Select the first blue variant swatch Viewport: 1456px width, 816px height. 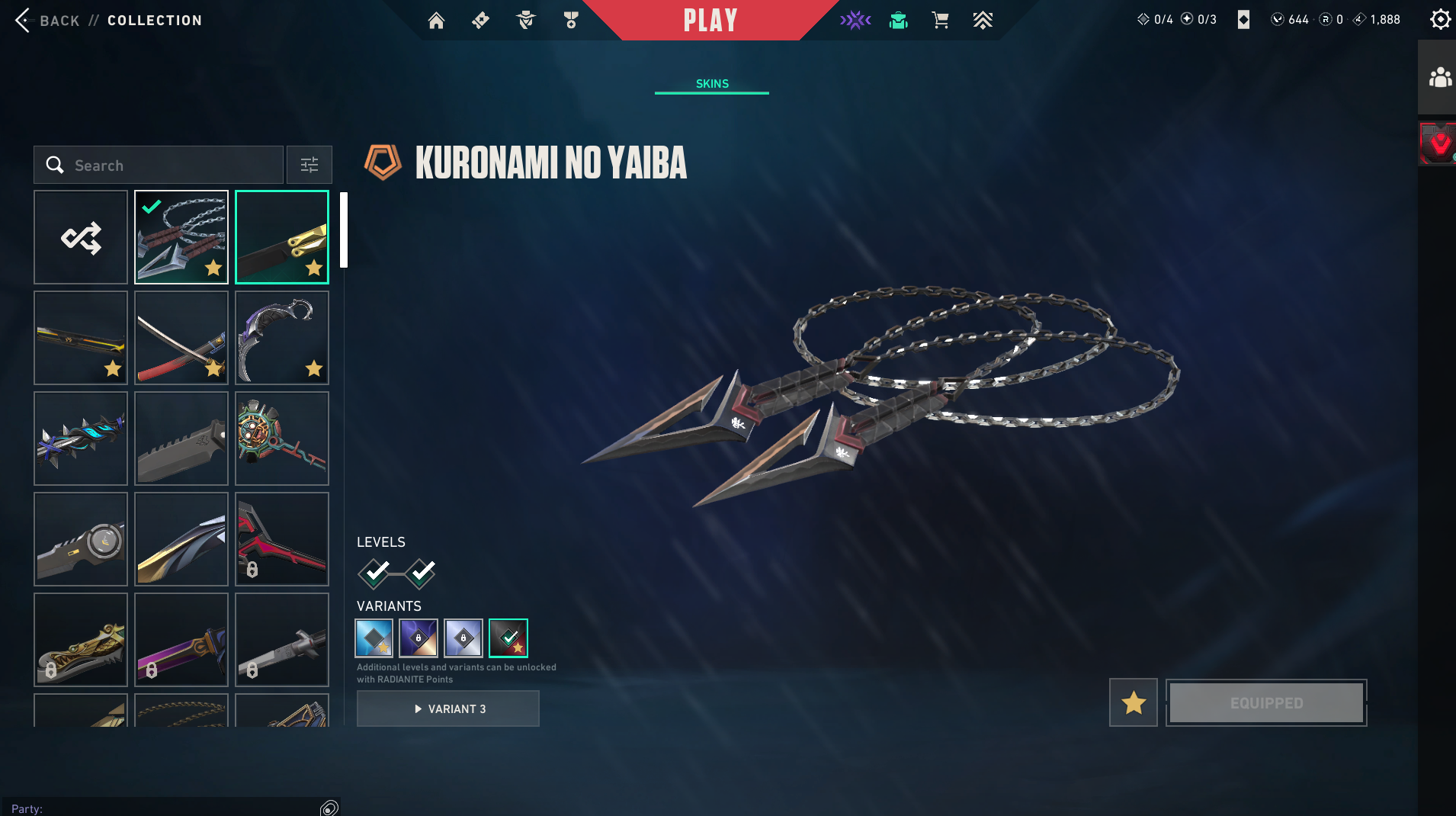click(374, 638)
